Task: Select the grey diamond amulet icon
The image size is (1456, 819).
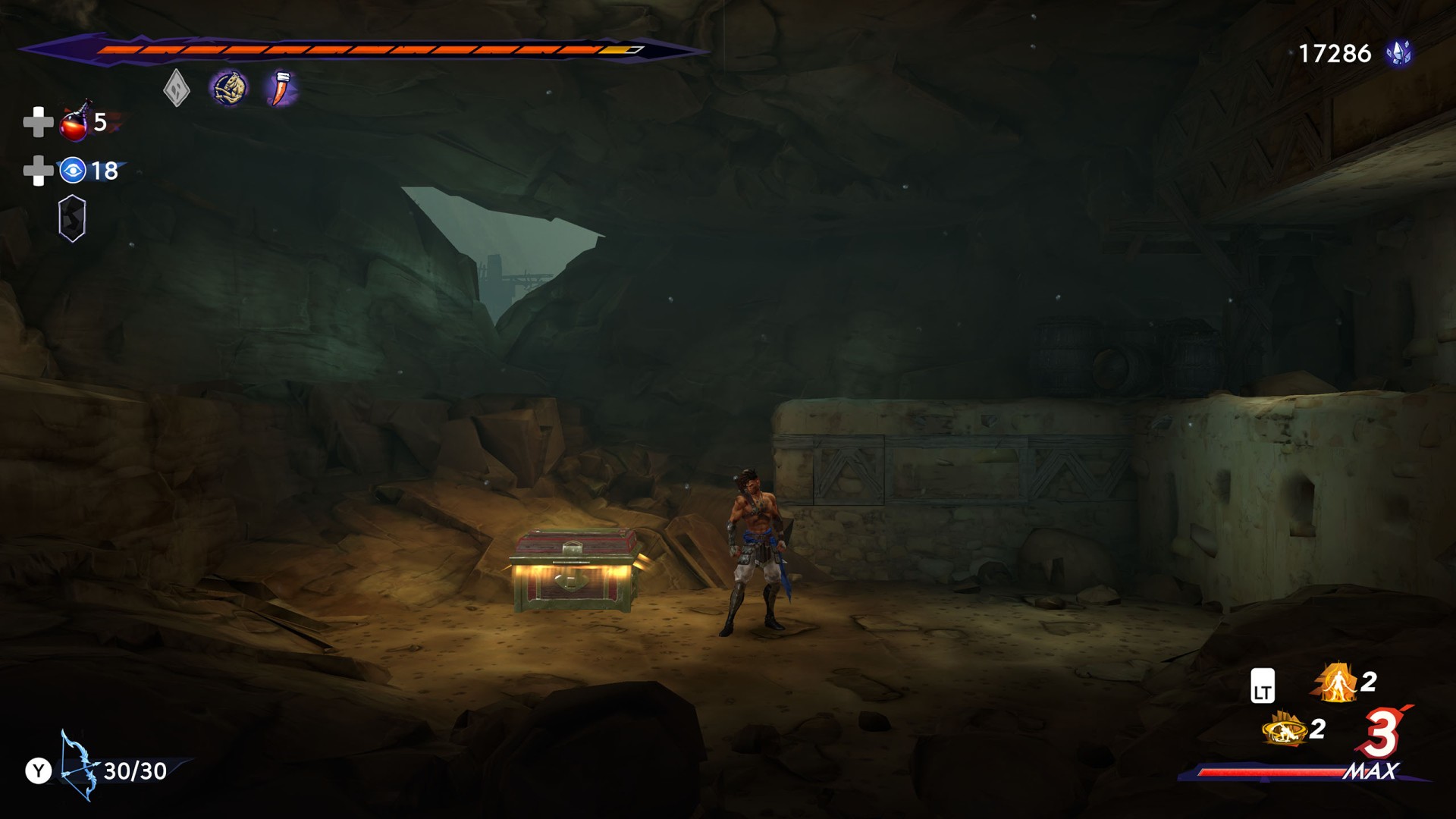Action: pyautogui.click(x=176, y=89)
